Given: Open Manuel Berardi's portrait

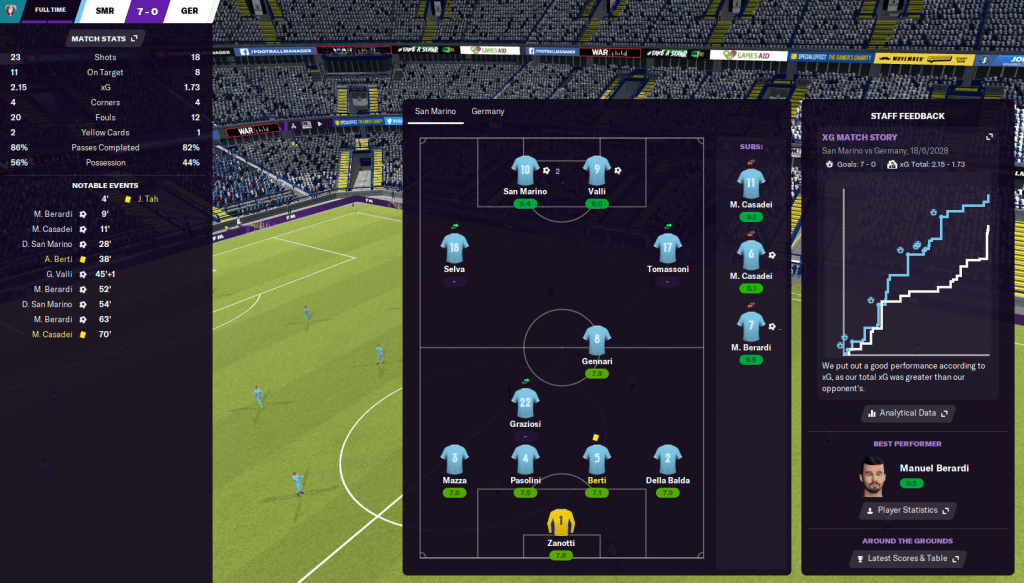Looking at the screenshot, I should click(x=875, y=476).
